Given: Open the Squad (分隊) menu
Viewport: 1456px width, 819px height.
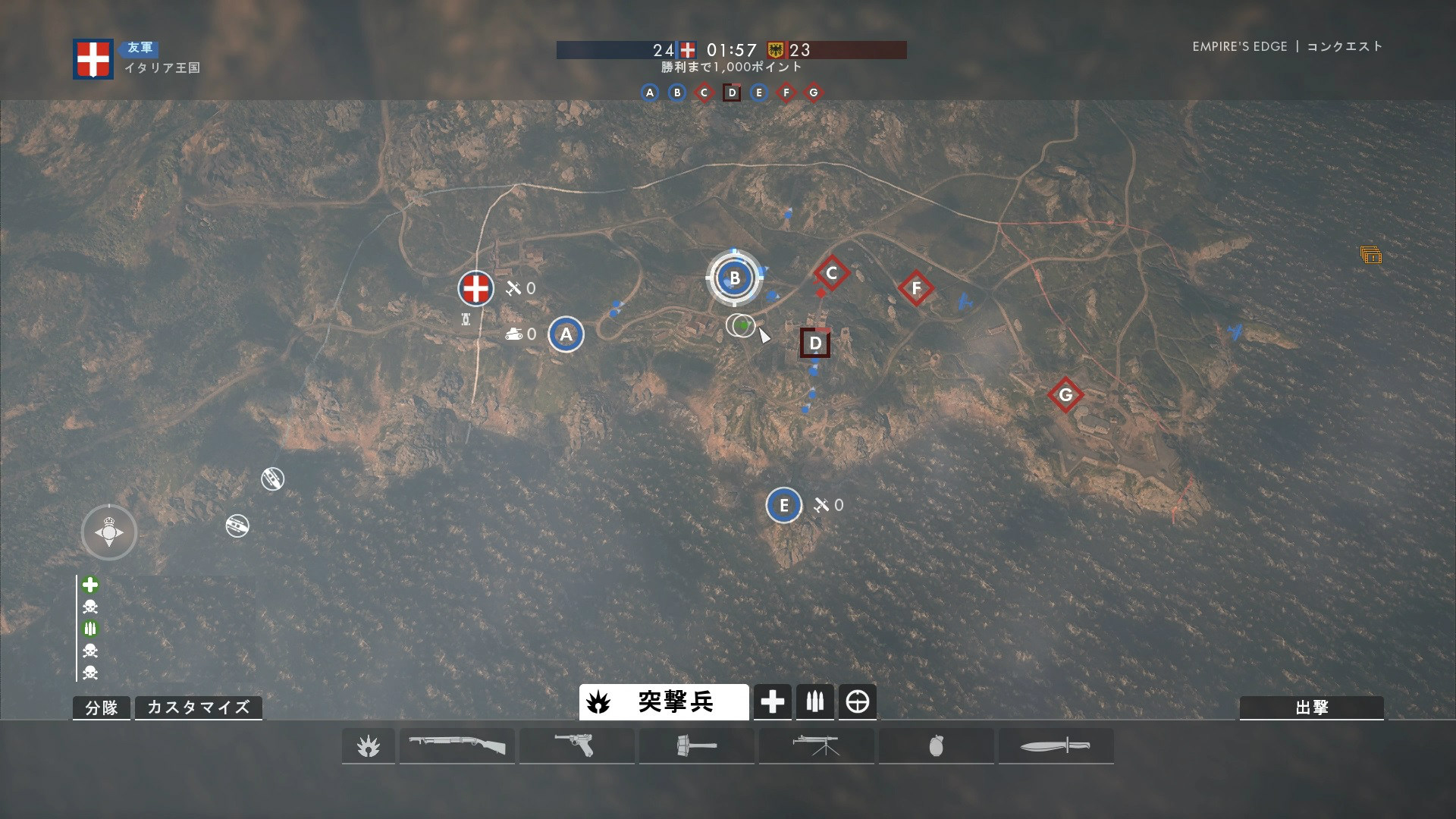Looking at the screenshot, I should click(102, 708).
